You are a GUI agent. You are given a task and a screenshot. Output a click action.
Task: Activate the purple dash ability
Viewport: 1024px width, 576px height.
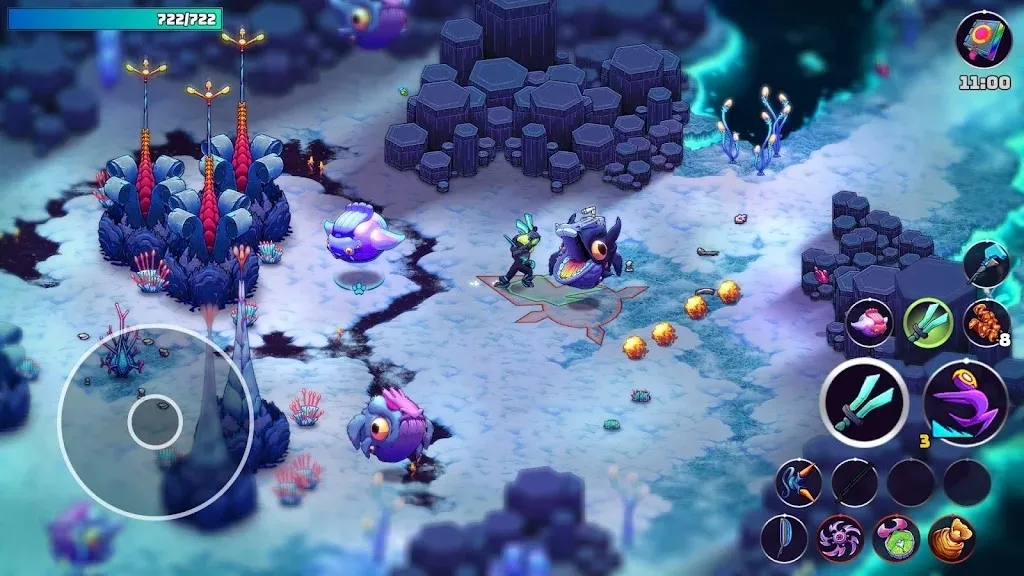[x=965, y=403]
